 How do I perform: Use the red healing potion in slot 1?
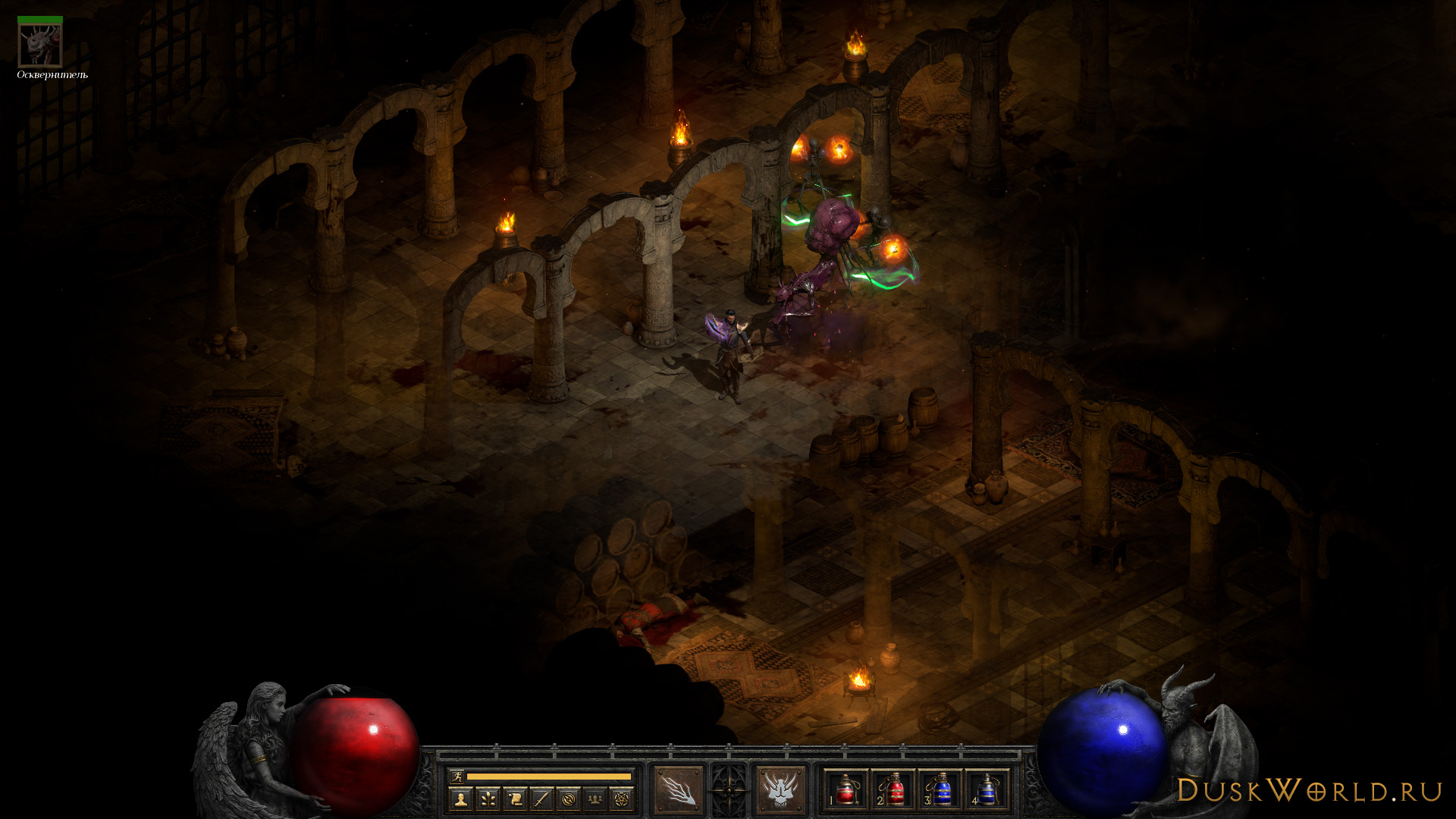(846, 791)
